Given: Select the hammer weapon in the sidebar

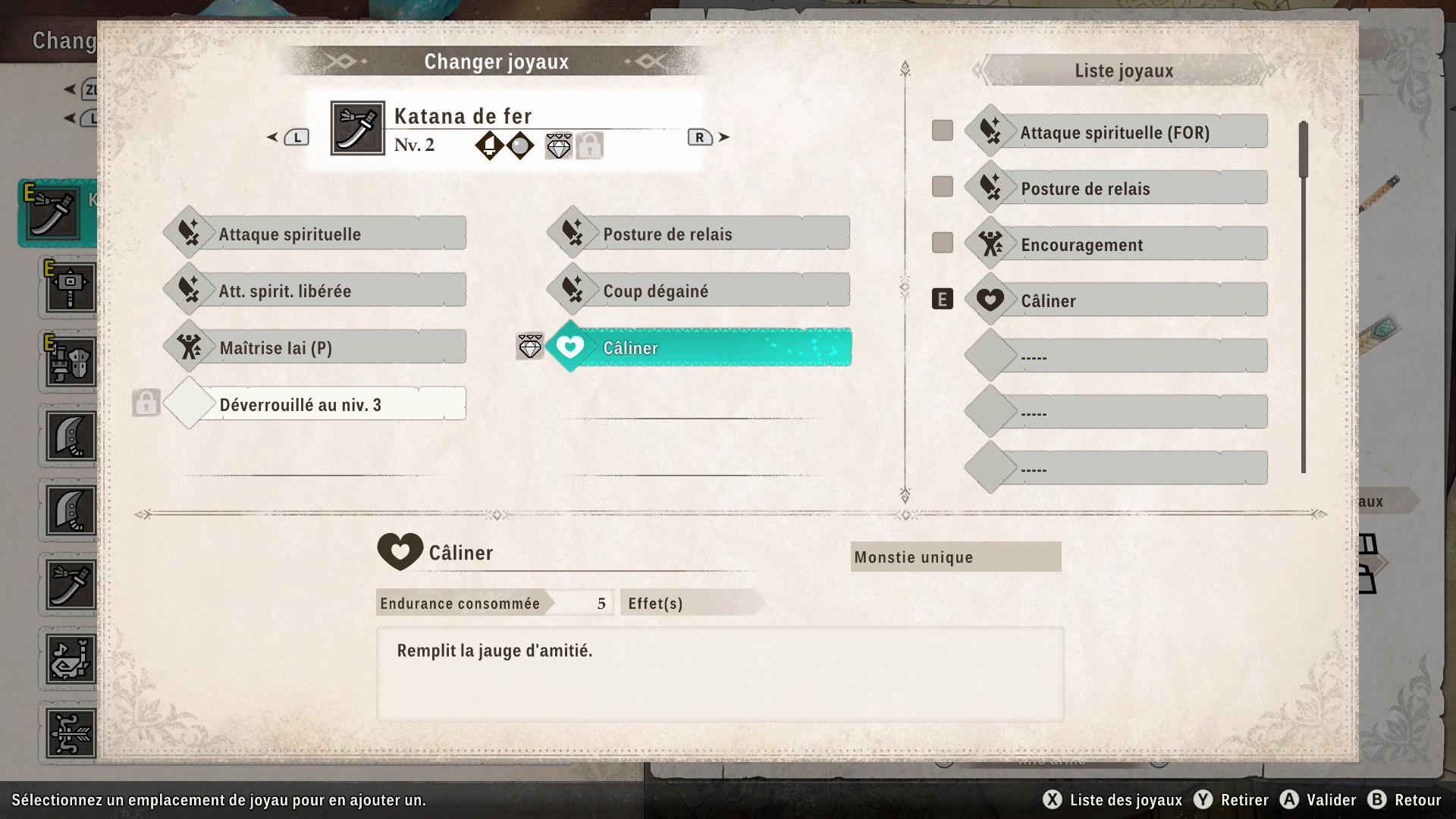Looking at the screenshot, I should (71, 288).
